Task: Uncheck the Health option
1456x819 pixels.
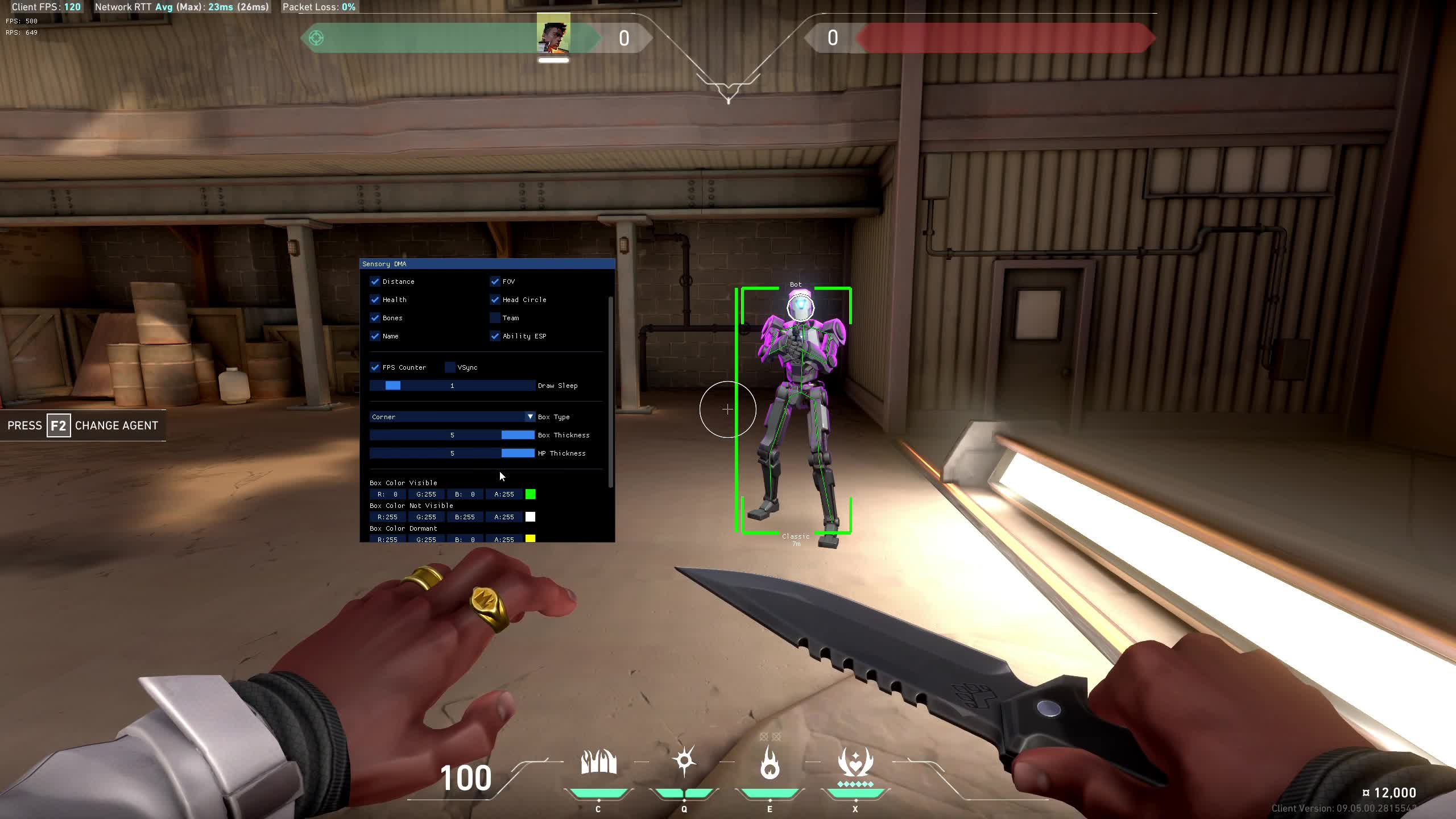Action: coord(375,300)
